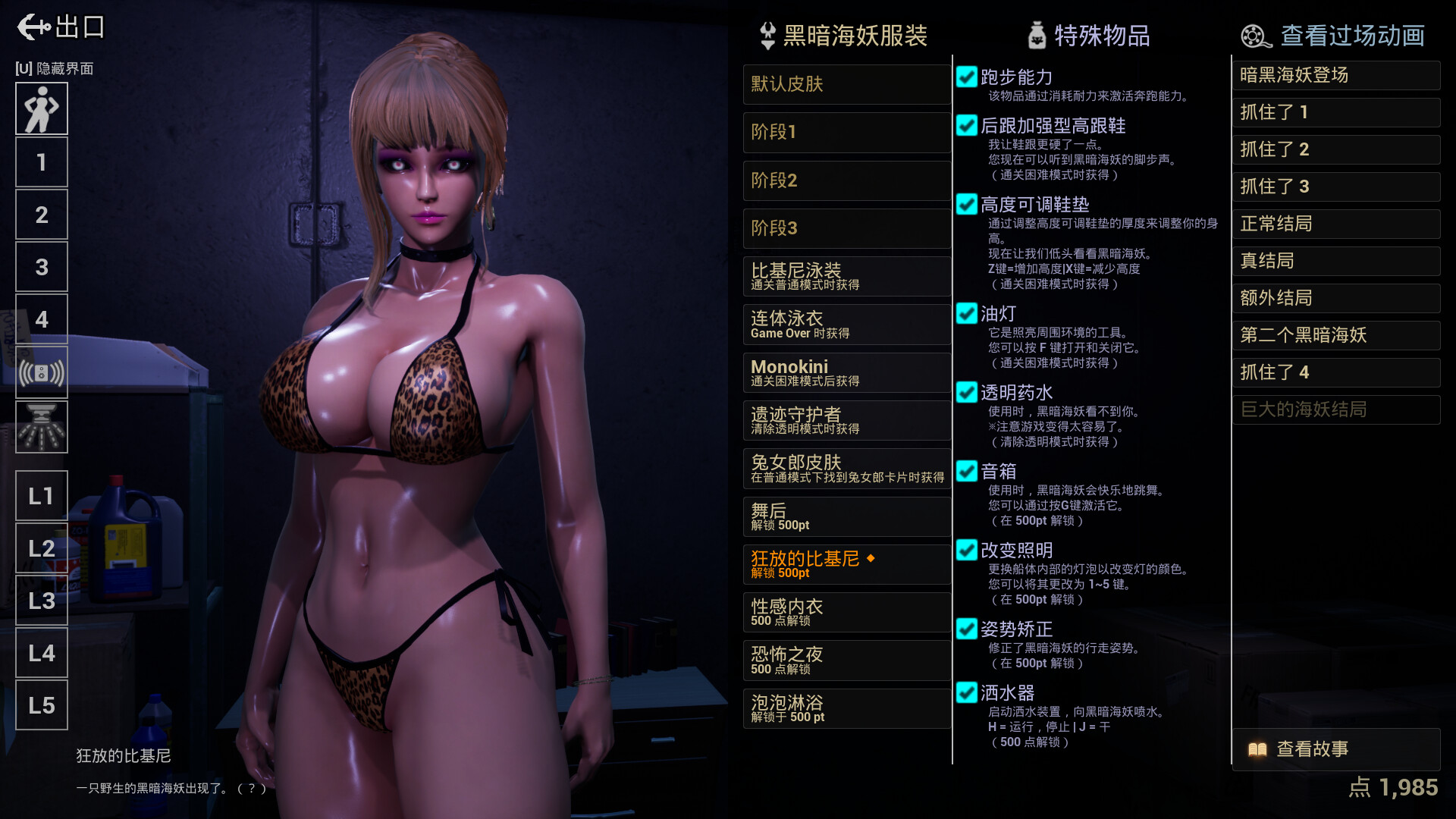This screenshot has width=1456, height=819.
Task: Click the sprinkler spray icon
Action: coord(42,427)
